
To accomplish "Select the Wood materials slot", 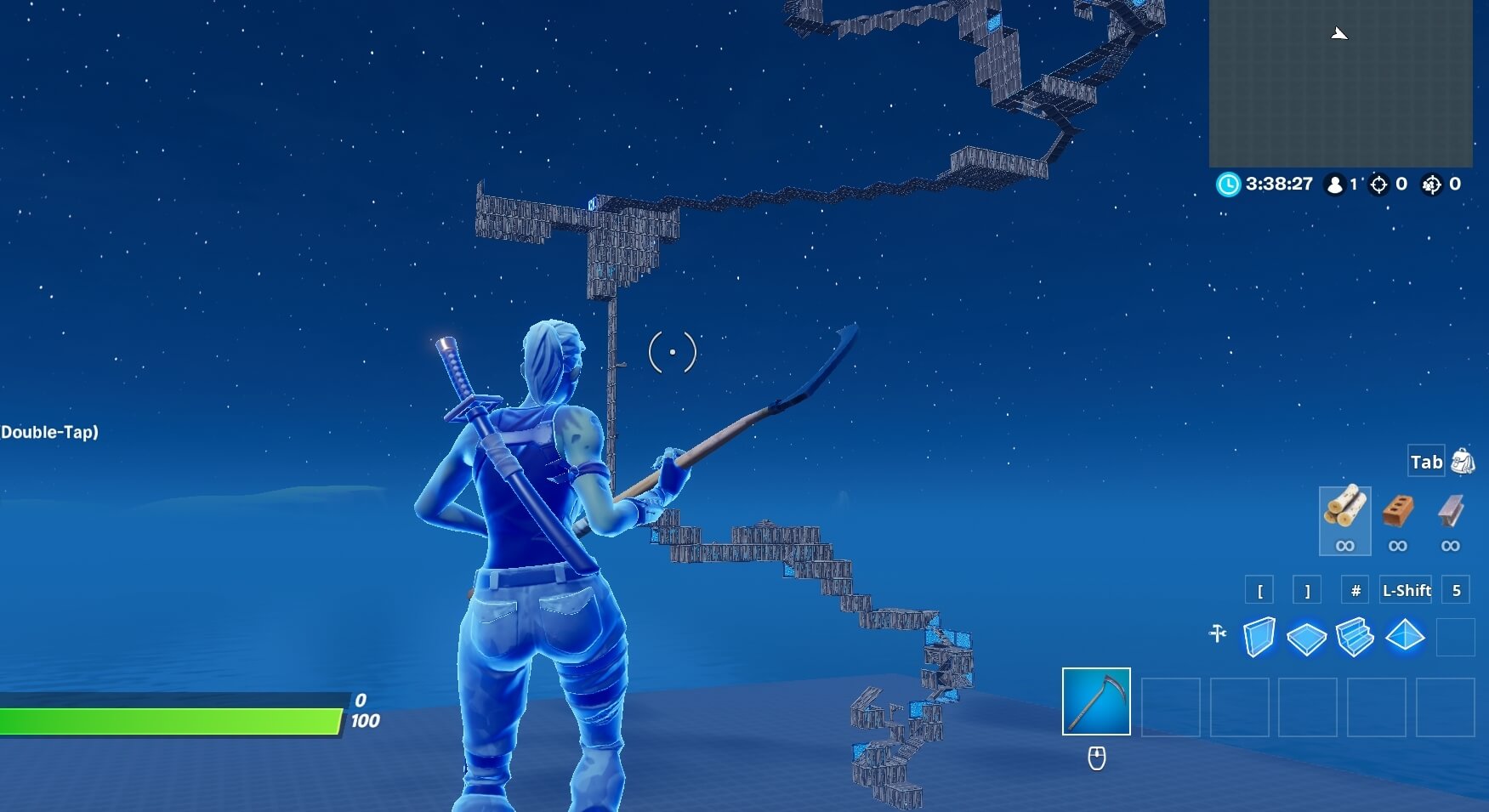I will 1345,520.
